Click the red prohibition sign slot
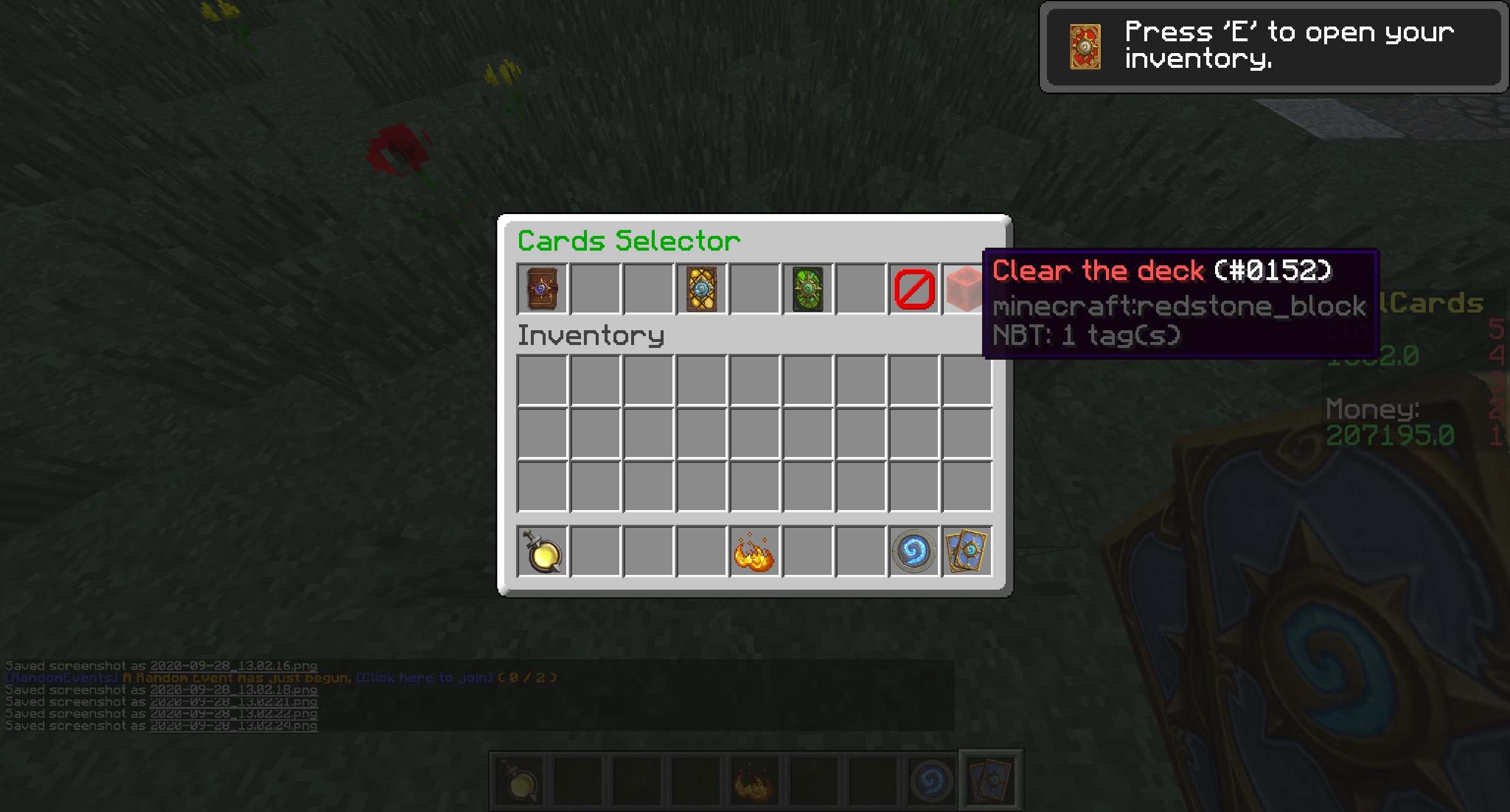The width and height of the screenshot is (1510, 812). (x=914, y=289)
